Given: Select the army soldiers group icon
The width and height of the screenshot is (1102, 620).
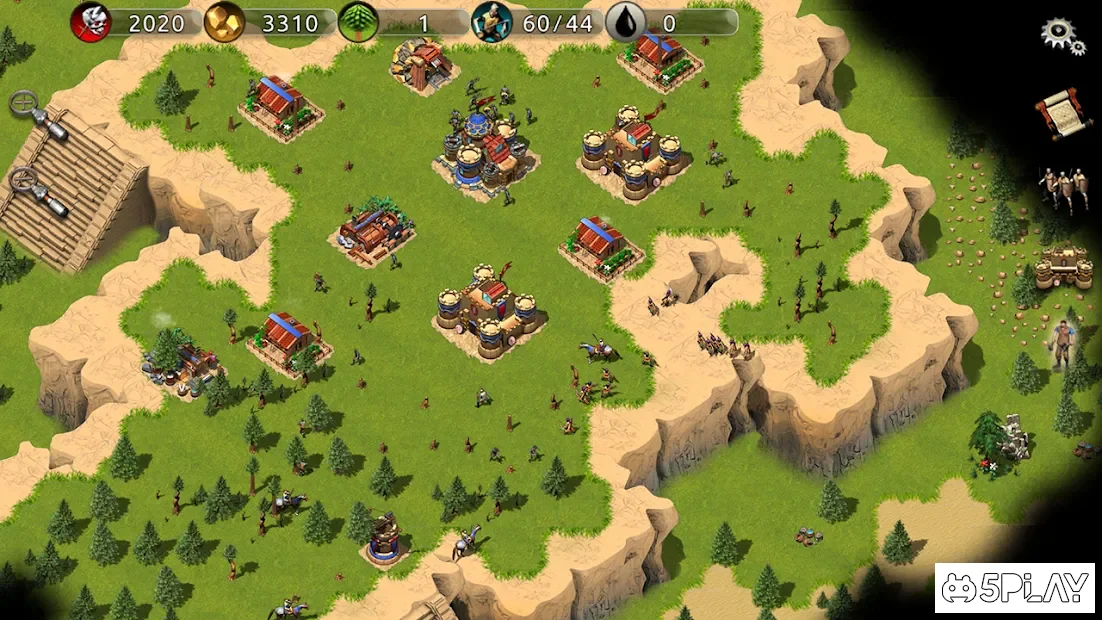Looking at the screenshot, I should [1061, 188].
